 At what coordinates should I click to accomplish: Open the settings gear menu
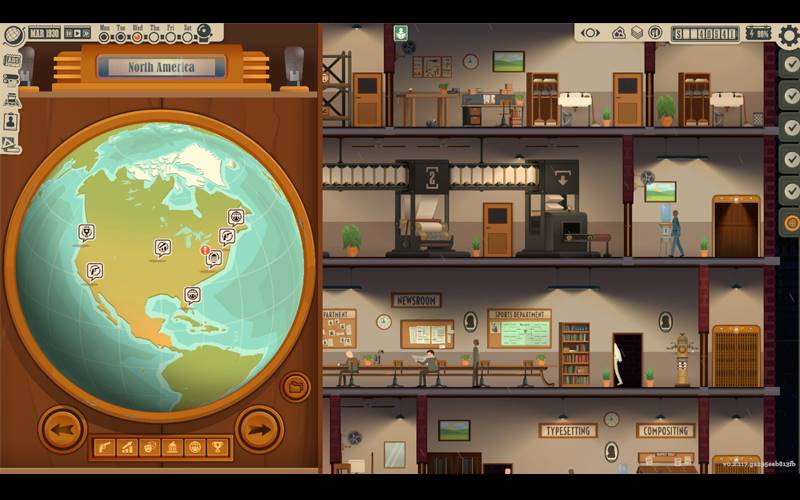(x=789, y=36)
